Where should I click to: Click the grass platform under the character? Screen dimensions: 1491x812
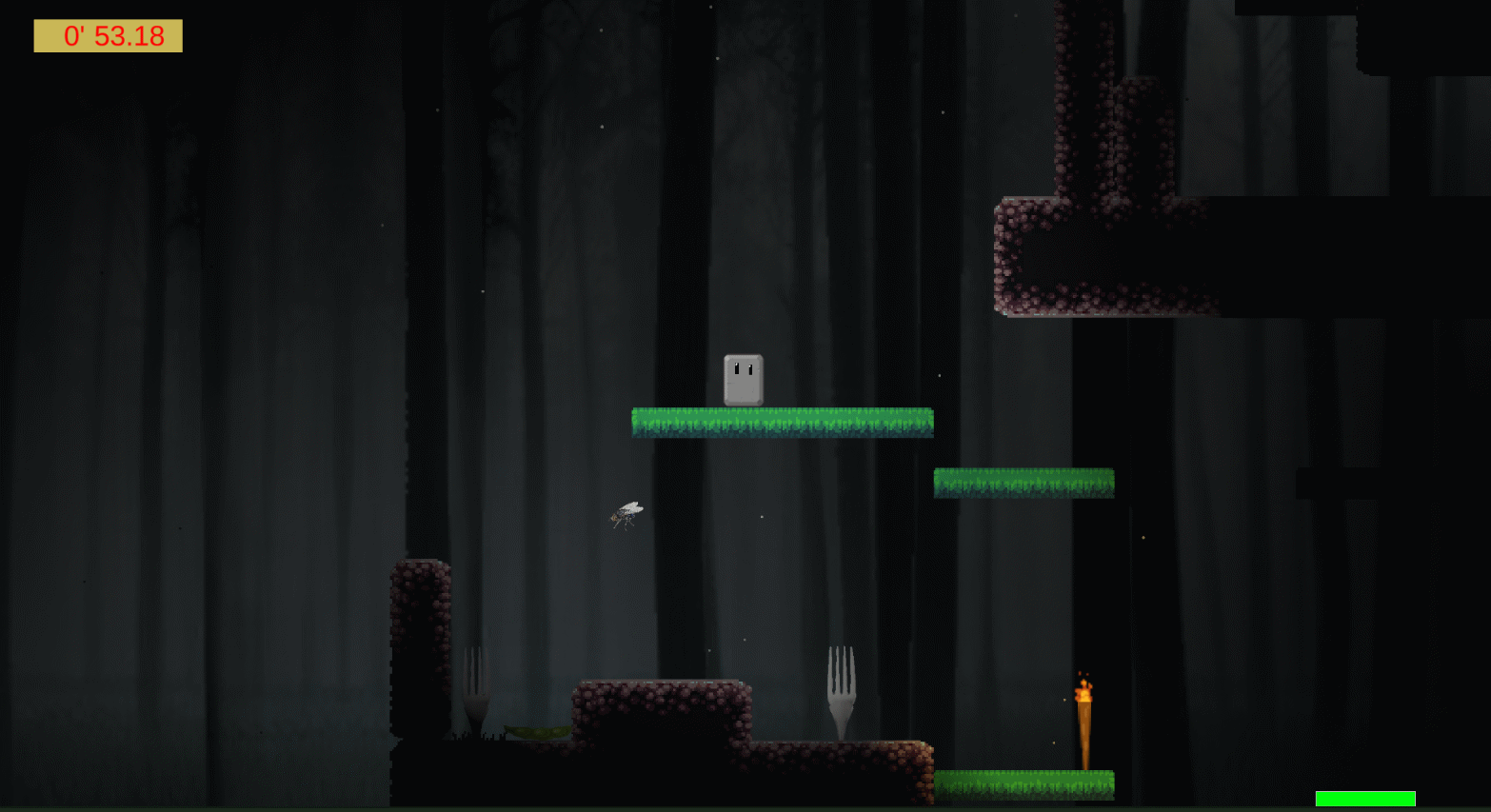click(x=781, y=422)
